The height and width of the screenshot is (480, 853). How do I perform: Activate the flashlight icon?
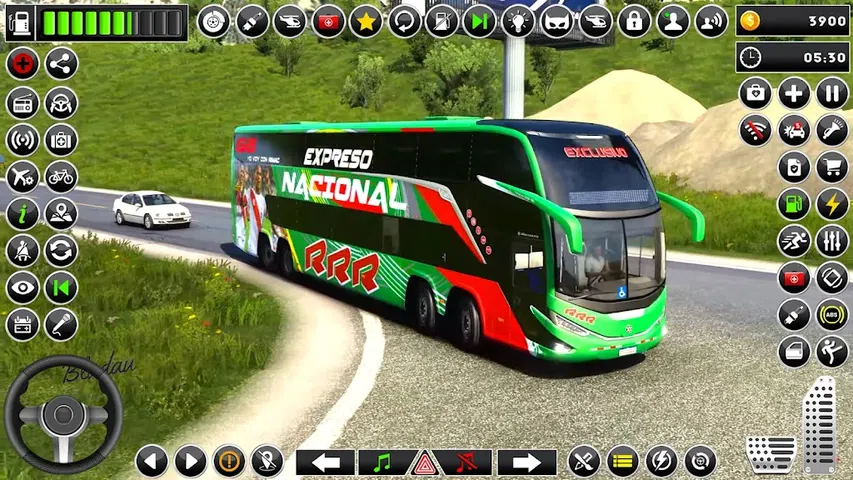pos(832,130)
